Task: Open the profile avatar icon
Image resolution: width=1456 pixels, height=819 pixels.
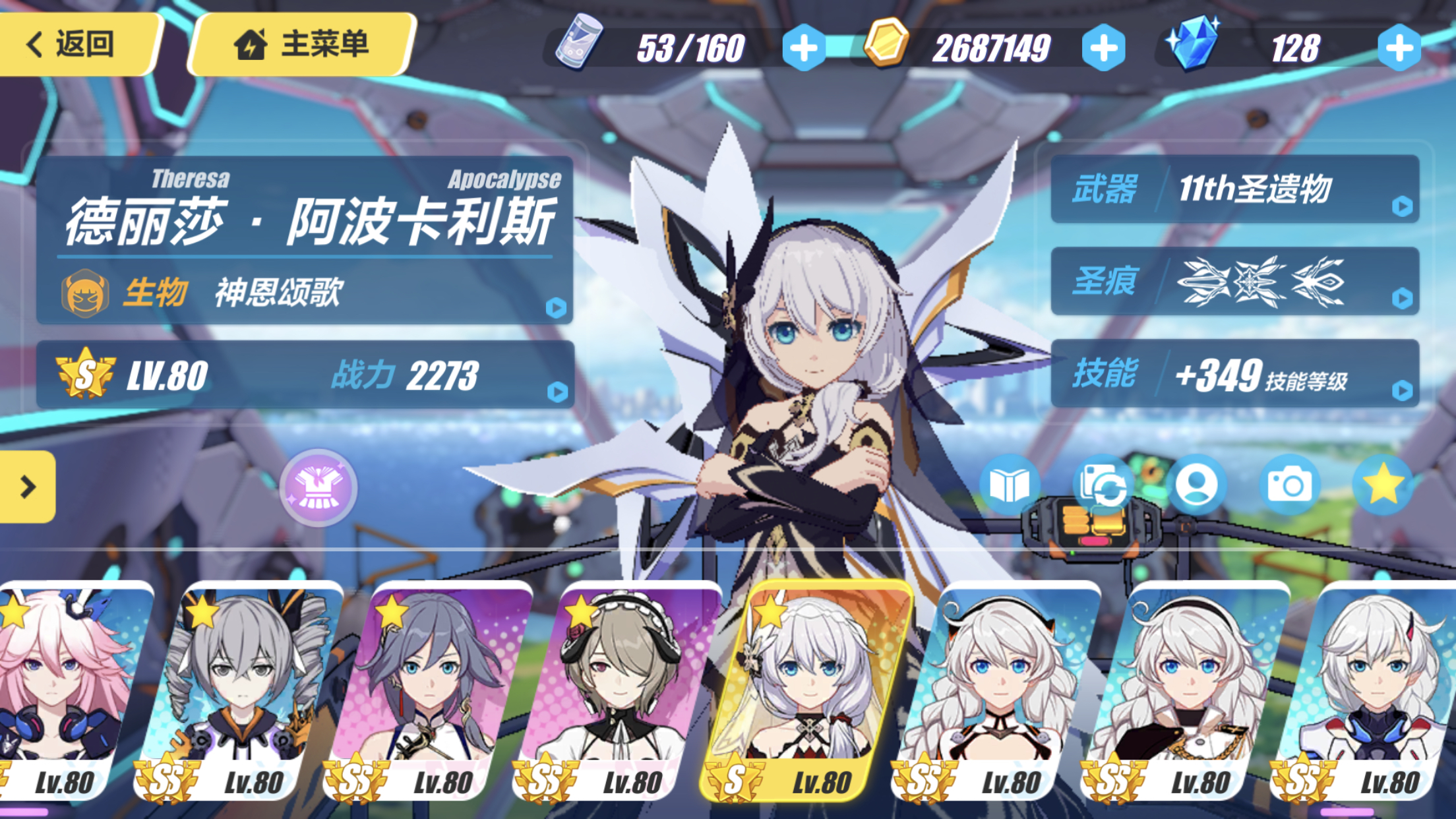Action: tap(1197, 483)
